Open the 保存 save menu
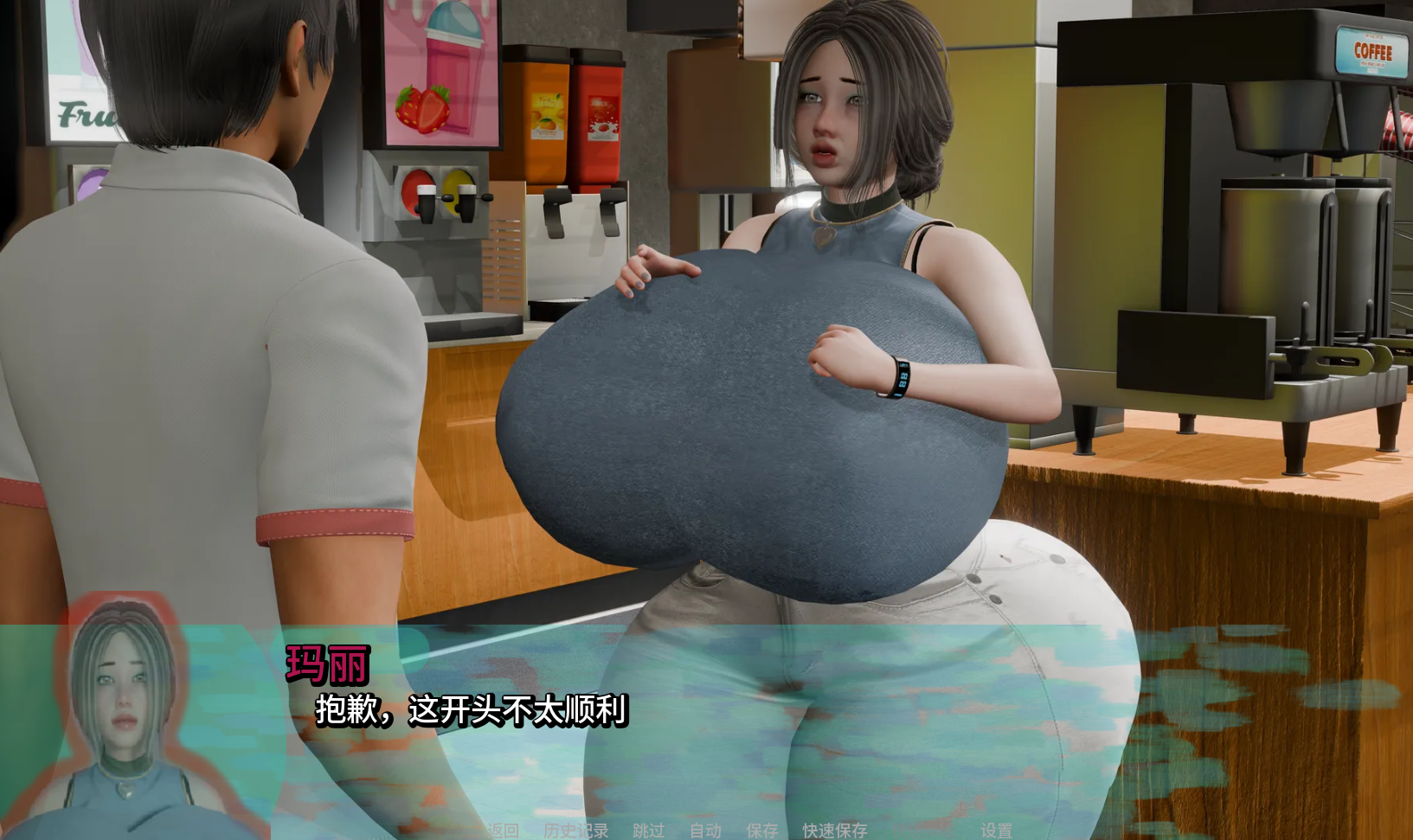 tap(762, 830)
